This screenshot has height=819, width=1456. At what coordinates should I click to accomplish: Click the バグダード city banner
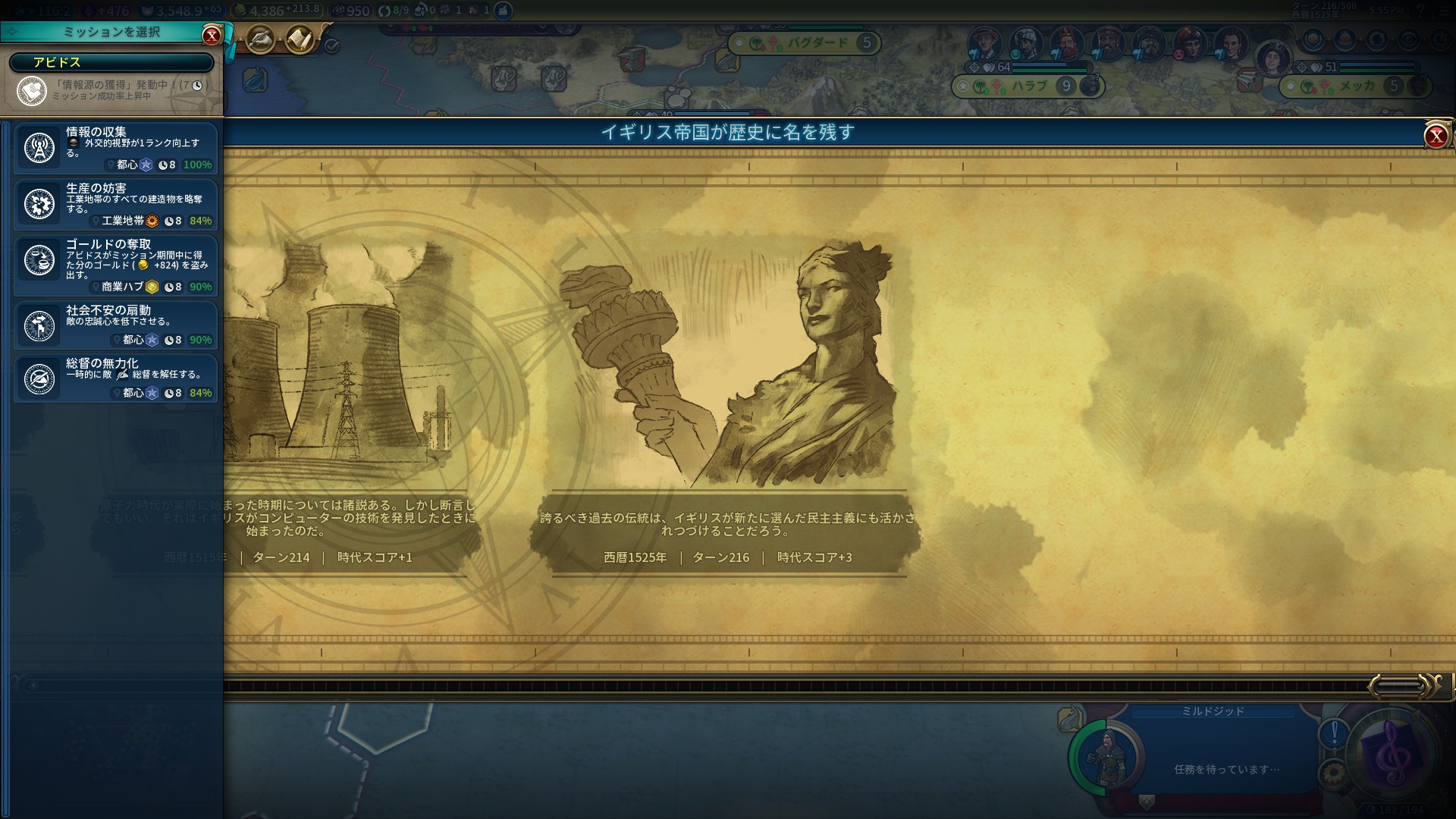815,43
